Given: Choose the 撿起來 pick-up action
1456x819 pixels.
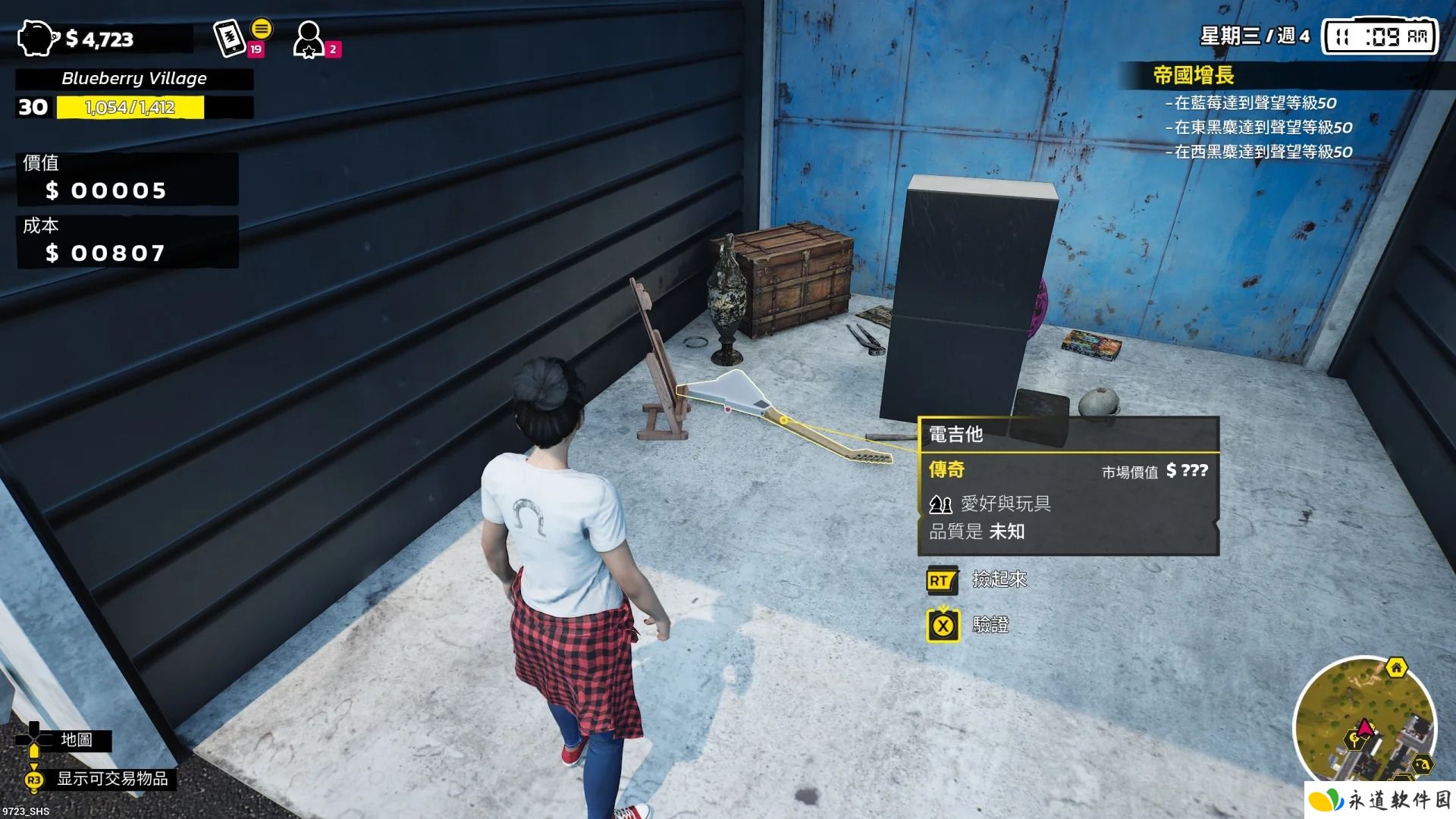Looking at the screenshot, I should (999, 580).
